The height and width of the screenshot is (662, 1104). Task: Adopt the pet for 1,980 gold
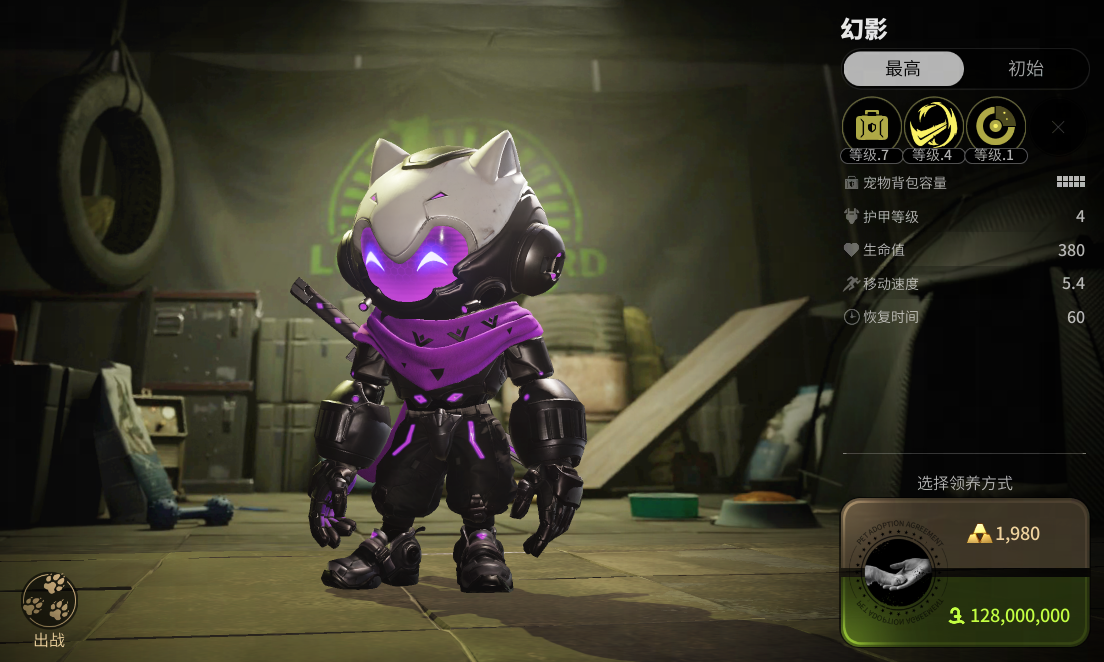pos(1004,534)
